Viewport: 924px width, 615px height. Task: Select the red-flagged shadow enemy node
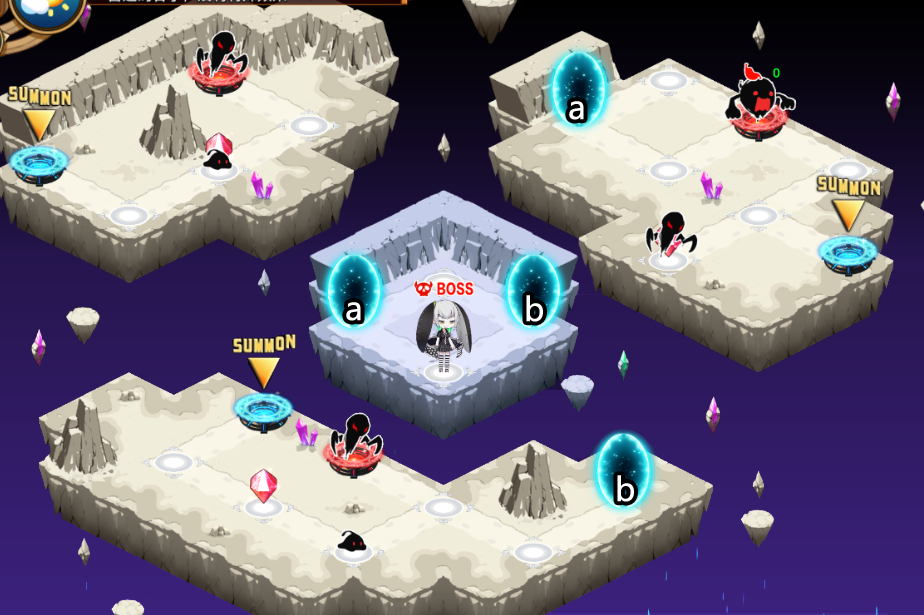click(x=761, y=101)
